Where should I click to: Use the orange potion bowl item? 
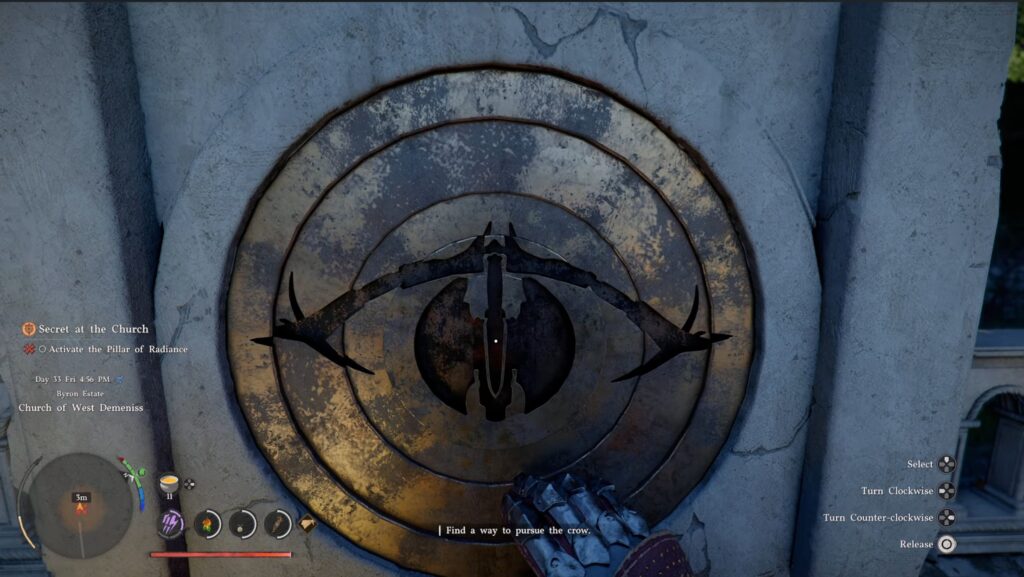click(x=168, y=483)
